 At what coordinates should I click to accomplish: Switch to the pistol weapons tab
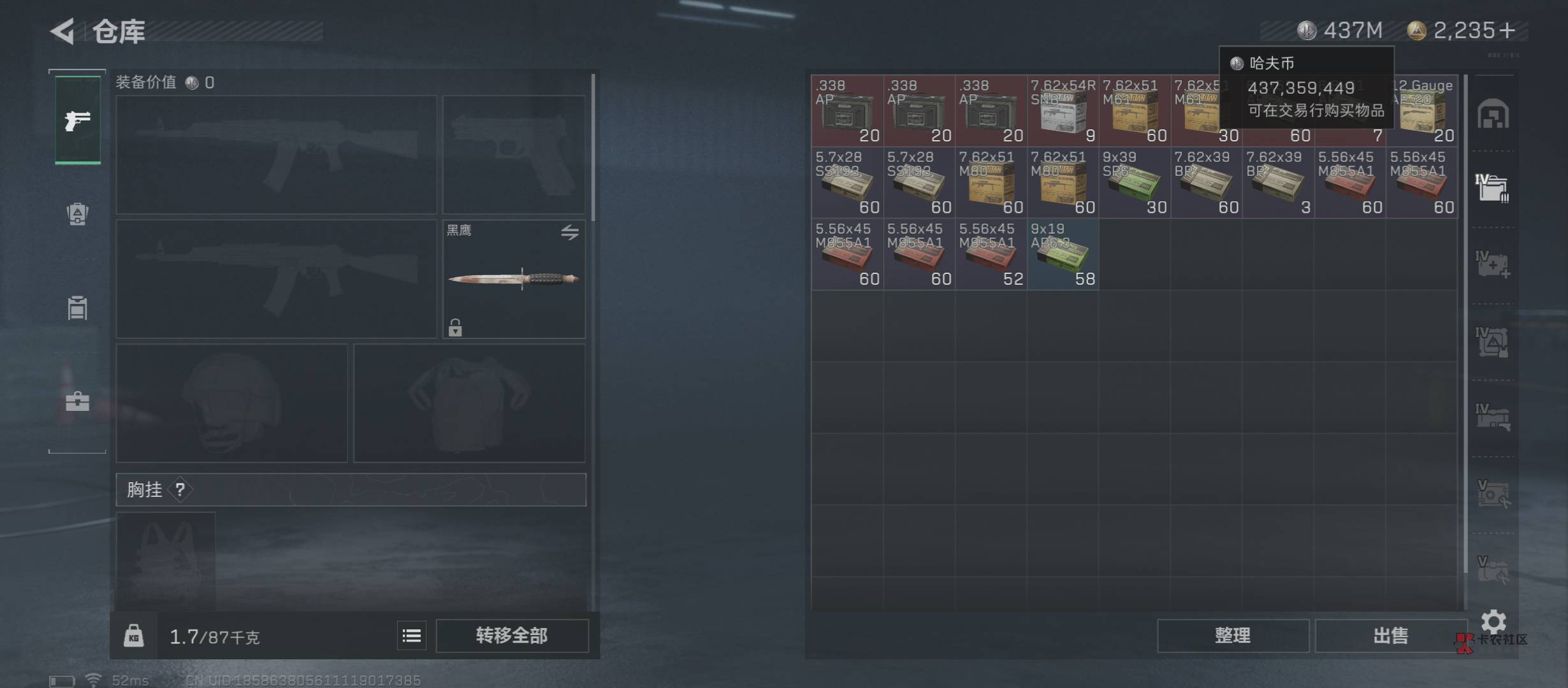pos(78,120)
